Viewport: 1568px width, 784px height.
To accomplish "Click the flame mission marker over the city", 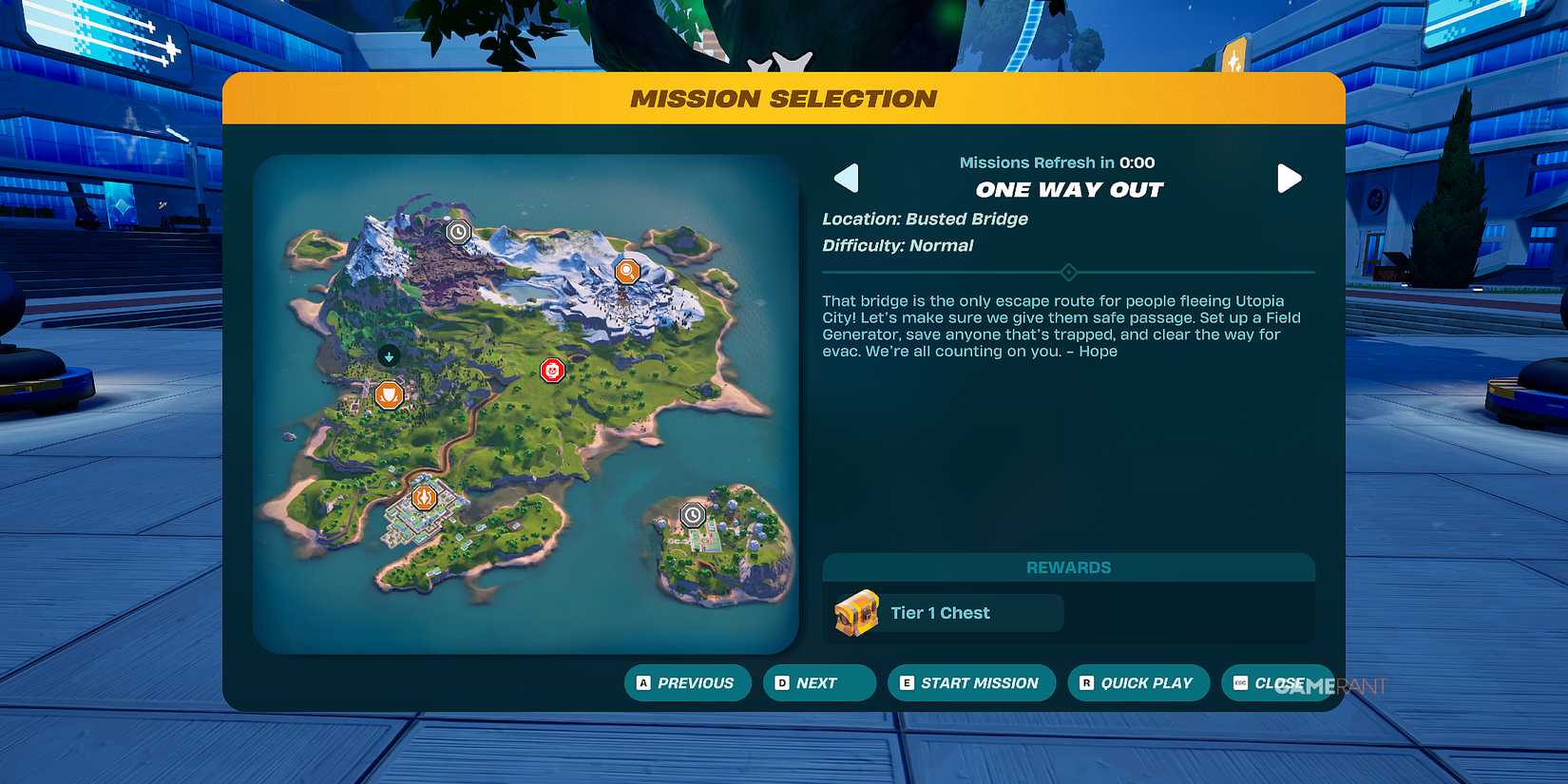I will [x=424, y=496].
